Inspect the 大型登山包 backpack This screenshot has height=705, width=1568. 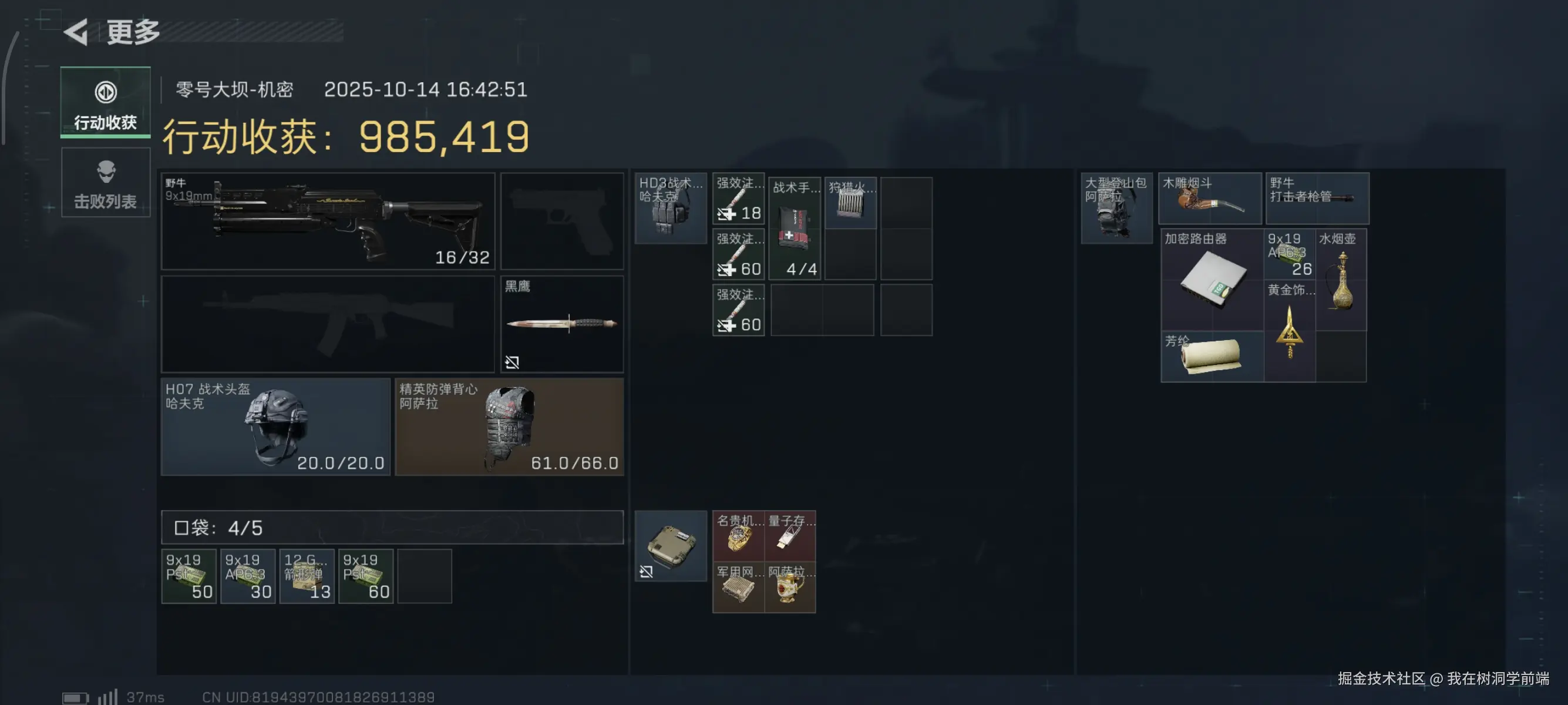pos(1116,208)
